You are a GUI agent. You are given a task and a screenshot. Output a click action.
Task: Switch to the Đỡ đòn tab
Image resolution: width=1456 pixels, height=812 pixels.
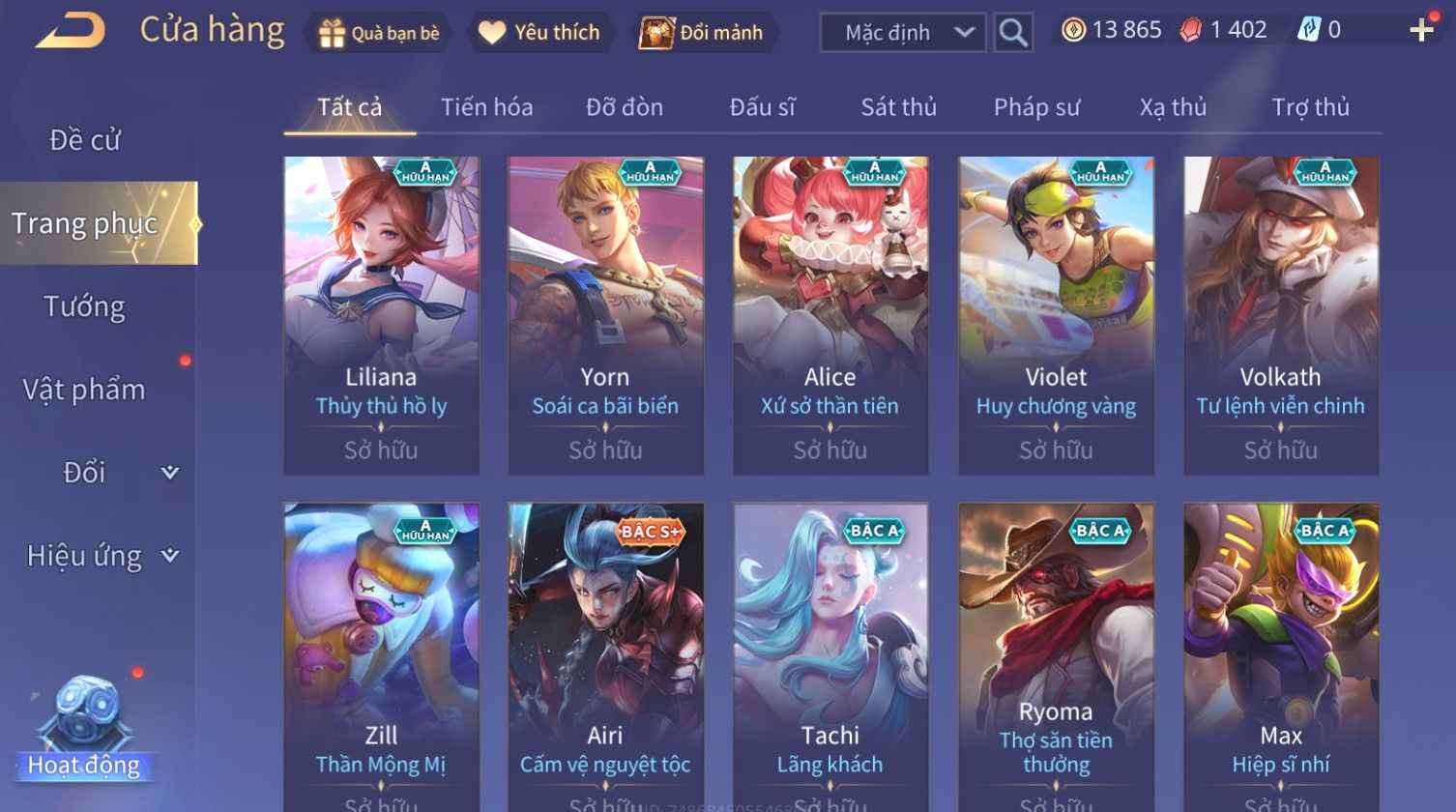tap(625, 107)
